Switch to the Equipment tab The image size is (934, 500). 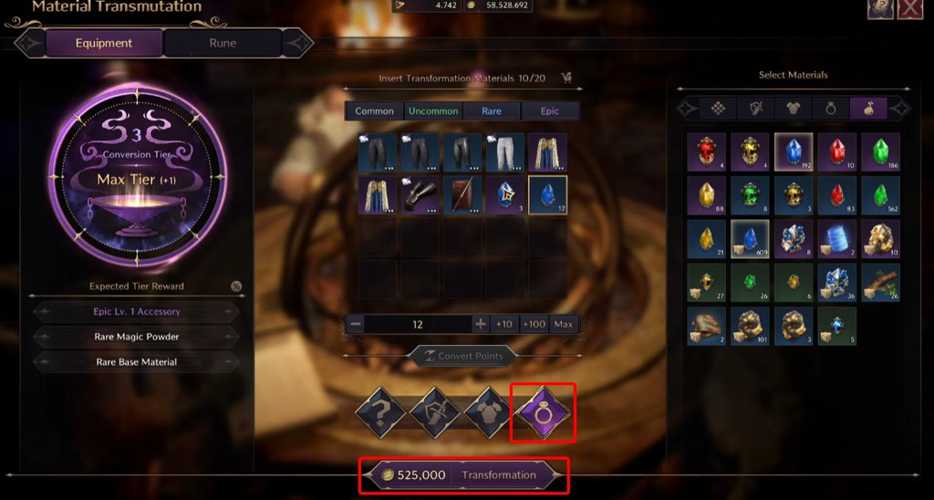point(104,43)
